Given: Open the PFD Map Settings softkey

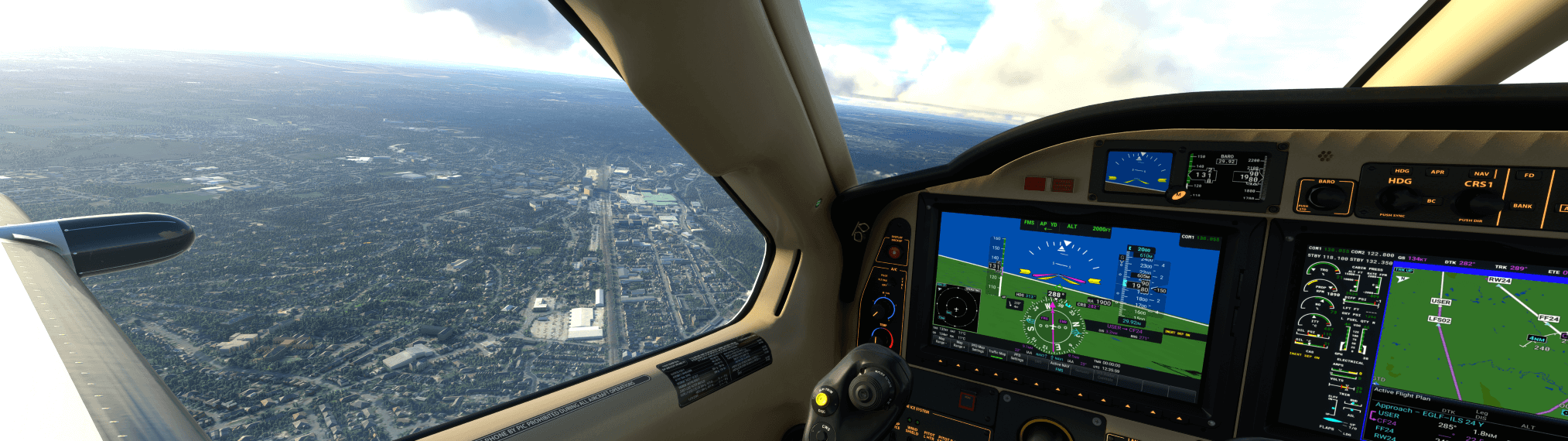Looking at the screenshot, I should click(978, 350).
